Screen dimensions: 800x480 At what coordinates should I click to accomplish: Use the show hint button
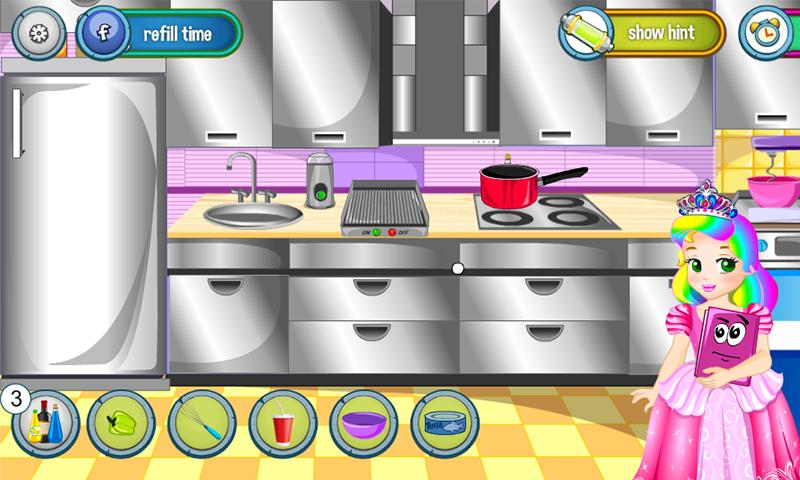pos(642,32)
